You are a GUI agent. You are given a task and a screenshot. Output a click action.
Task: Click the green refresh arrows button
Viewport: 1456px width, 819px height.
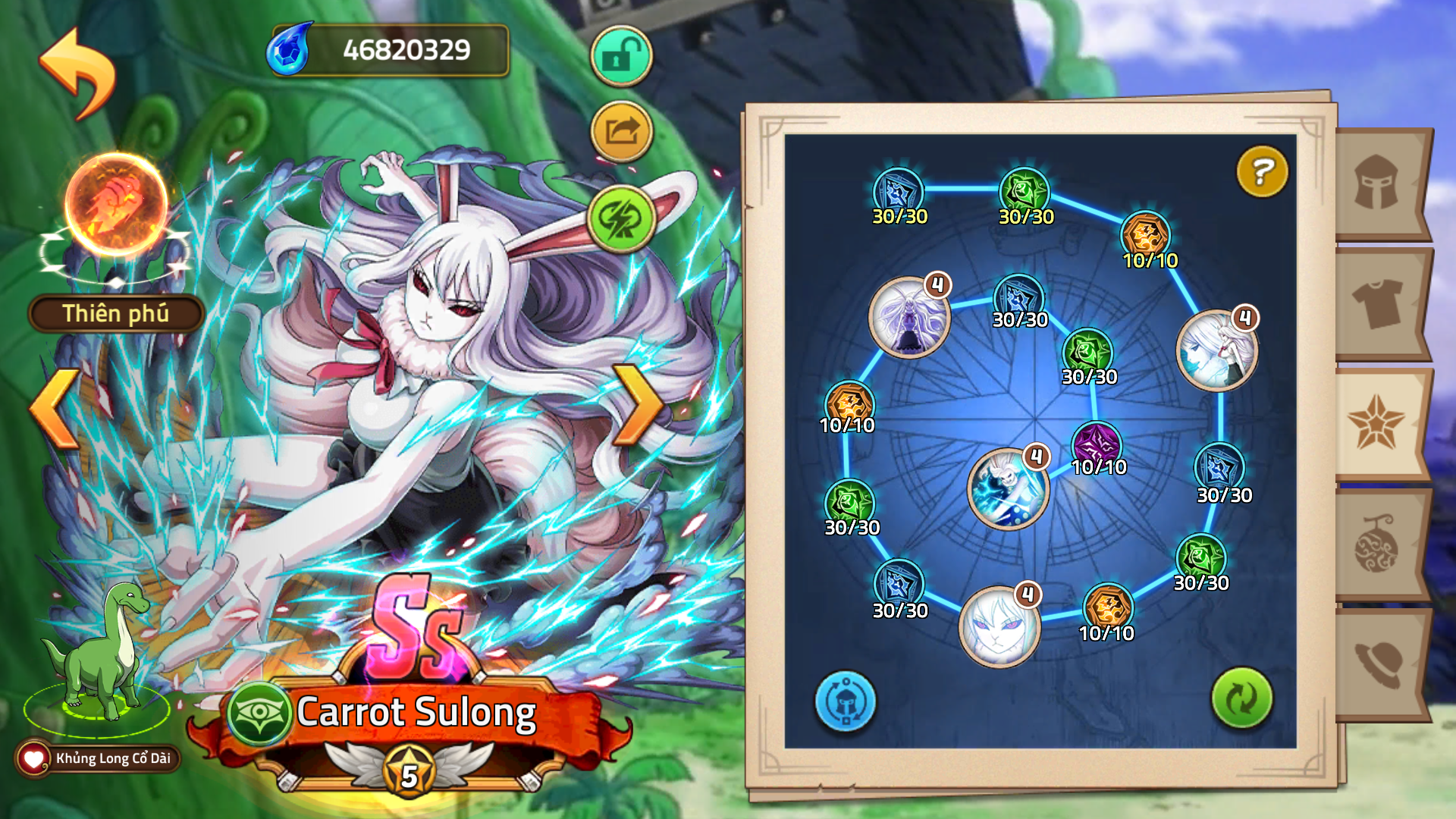[1241, 698]
